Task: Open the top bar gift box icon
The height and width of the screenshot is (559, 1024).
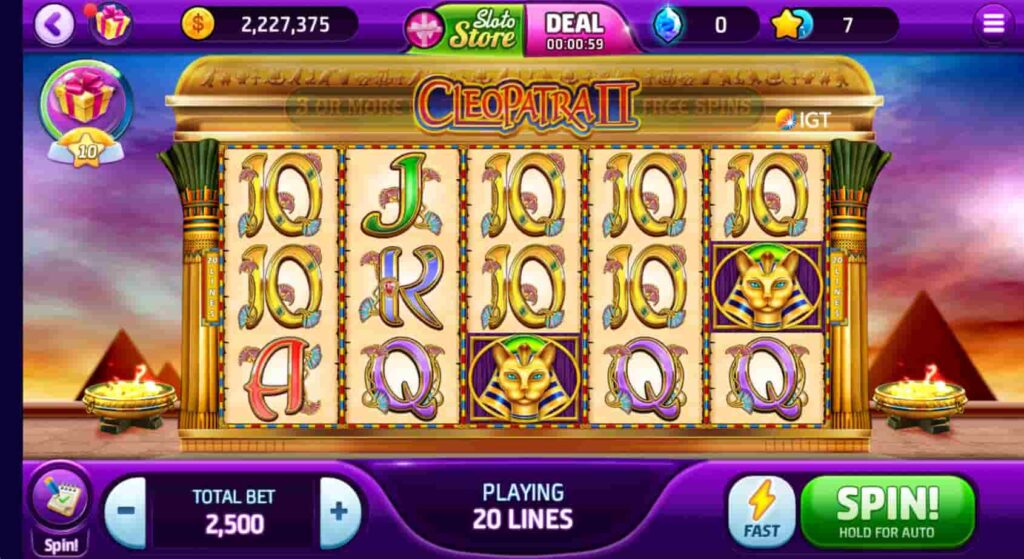Action: tap(111, 24)
